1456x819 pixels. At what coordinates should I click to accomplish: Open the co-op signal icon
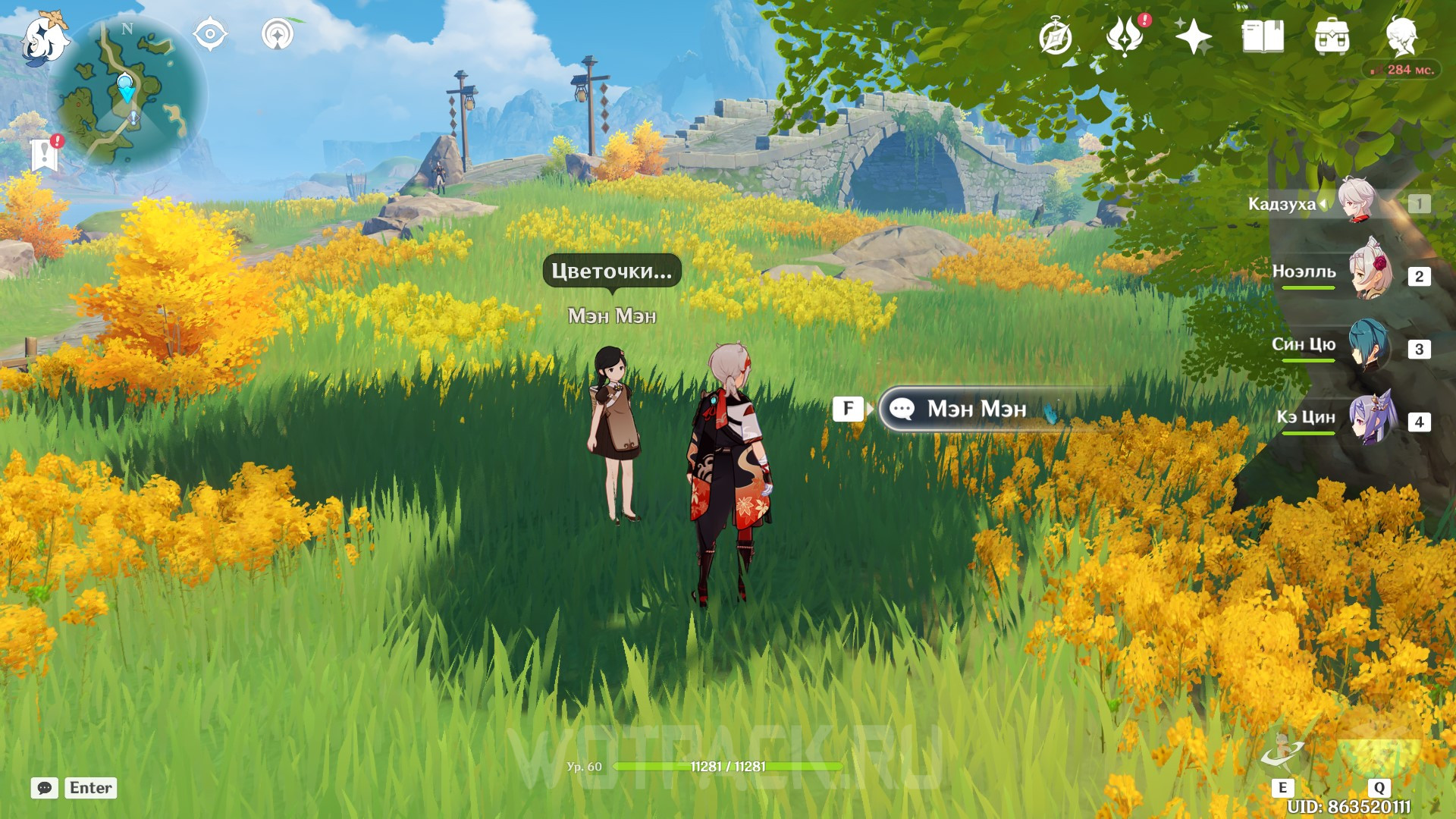(x=278, y=34)
